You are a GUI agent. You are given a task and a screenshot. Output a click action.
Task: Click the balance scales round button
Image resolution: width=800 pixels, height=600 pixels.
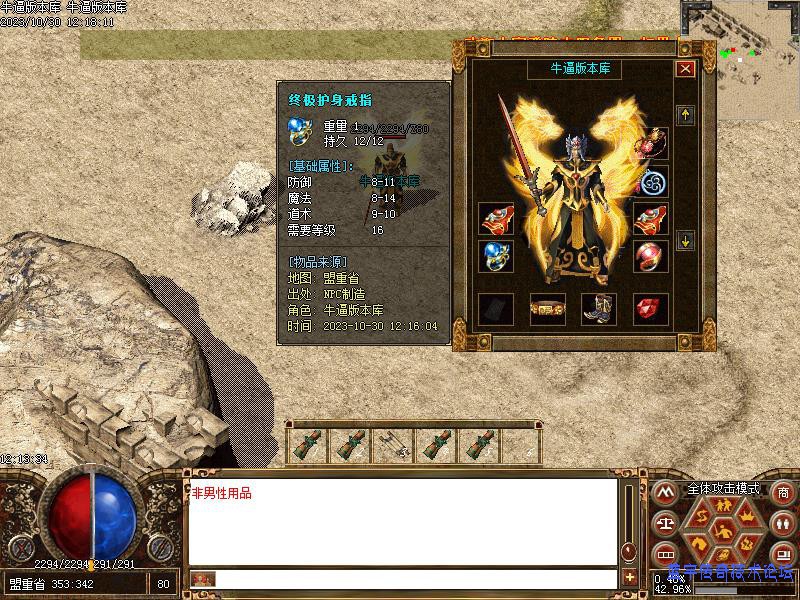pyautogui.click(x=664, y=523)
